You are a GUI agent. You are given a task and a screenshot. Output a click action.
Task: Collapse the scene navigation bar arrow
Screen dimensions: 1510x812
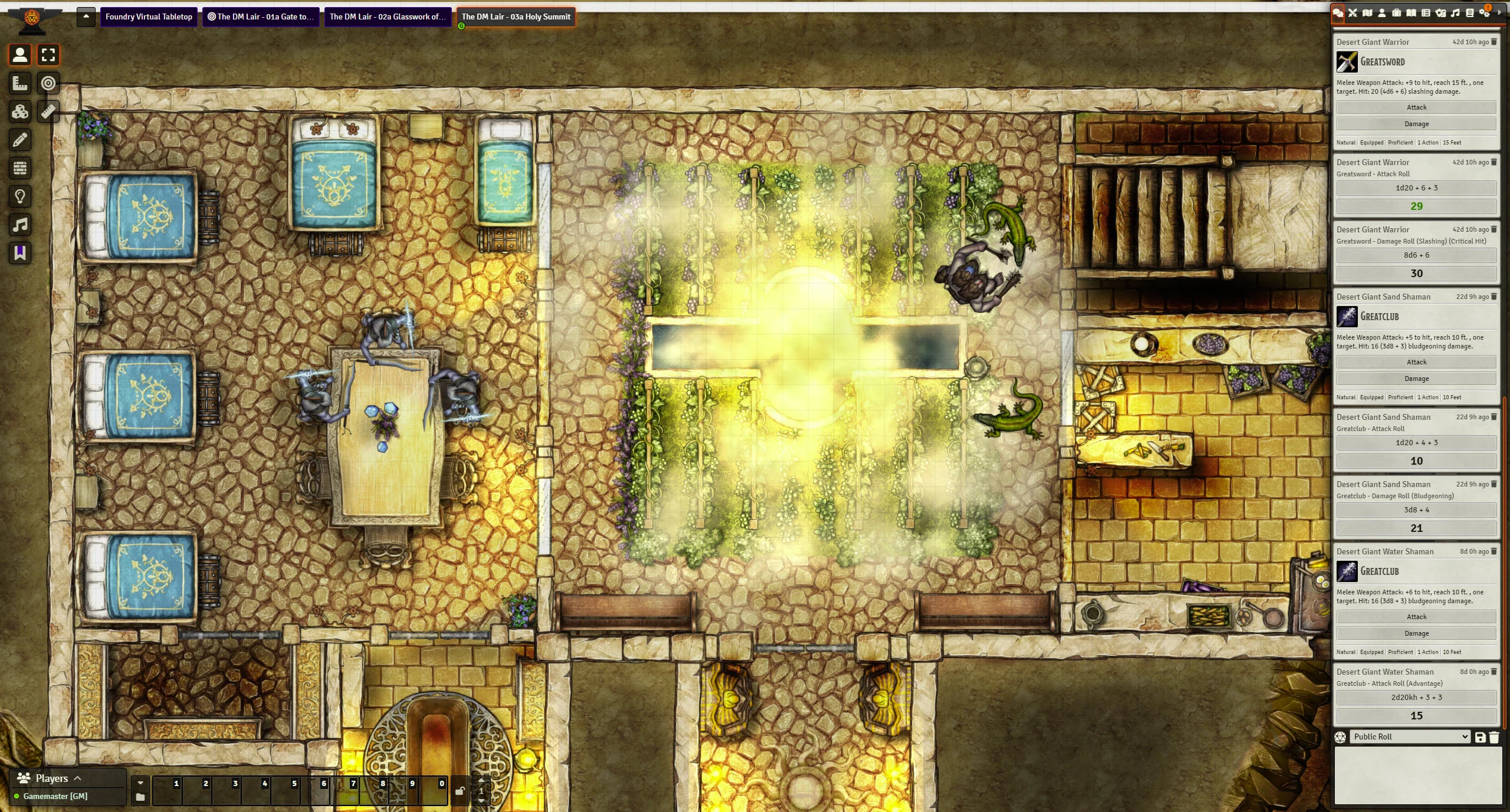(86, 17)
